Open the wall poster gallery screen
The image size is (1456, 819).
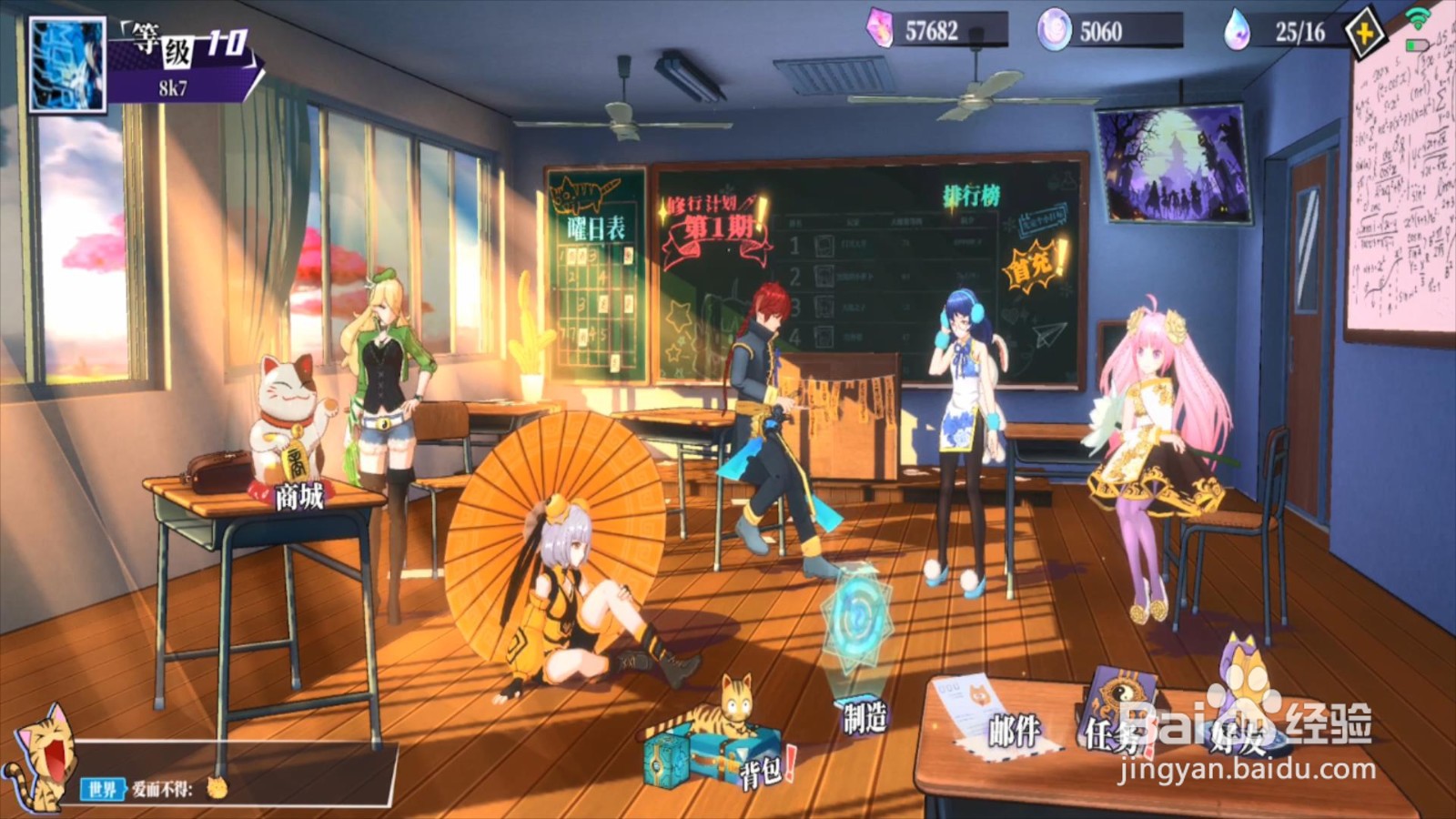(1175, 164)
